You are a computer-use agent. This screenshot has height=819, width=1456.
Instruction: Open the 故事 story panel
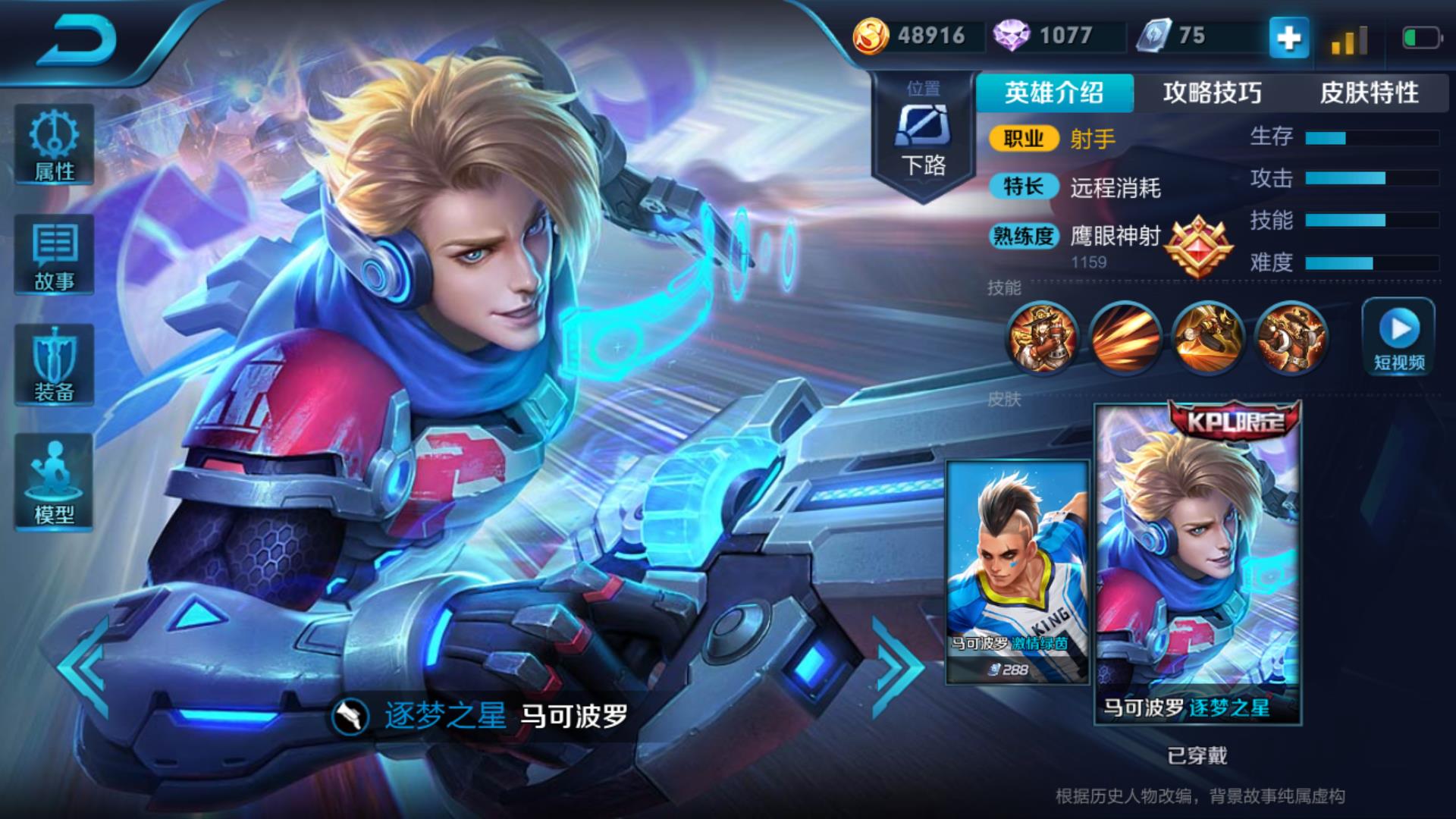54,255
